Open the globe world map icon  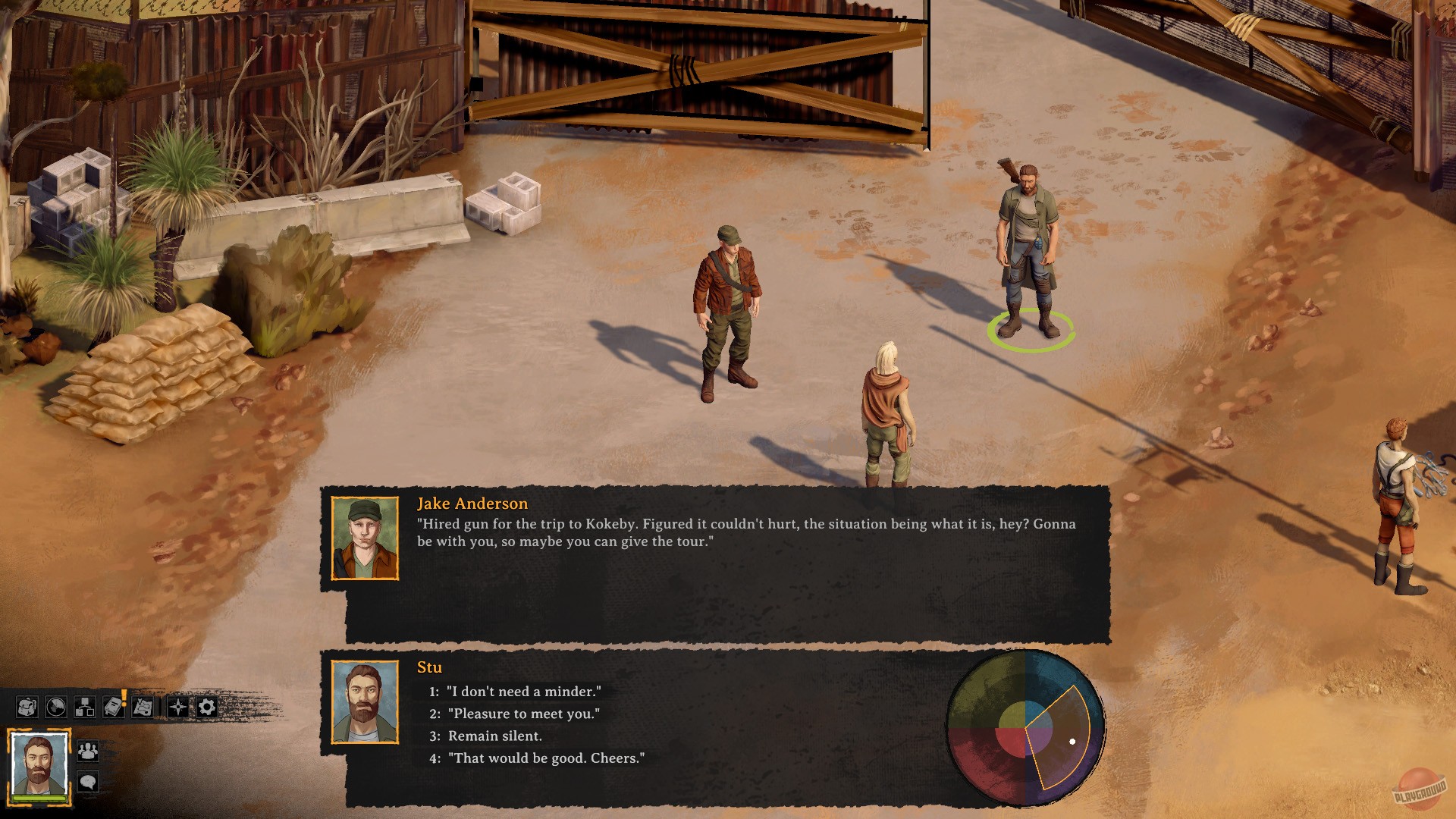coord(56,707)
